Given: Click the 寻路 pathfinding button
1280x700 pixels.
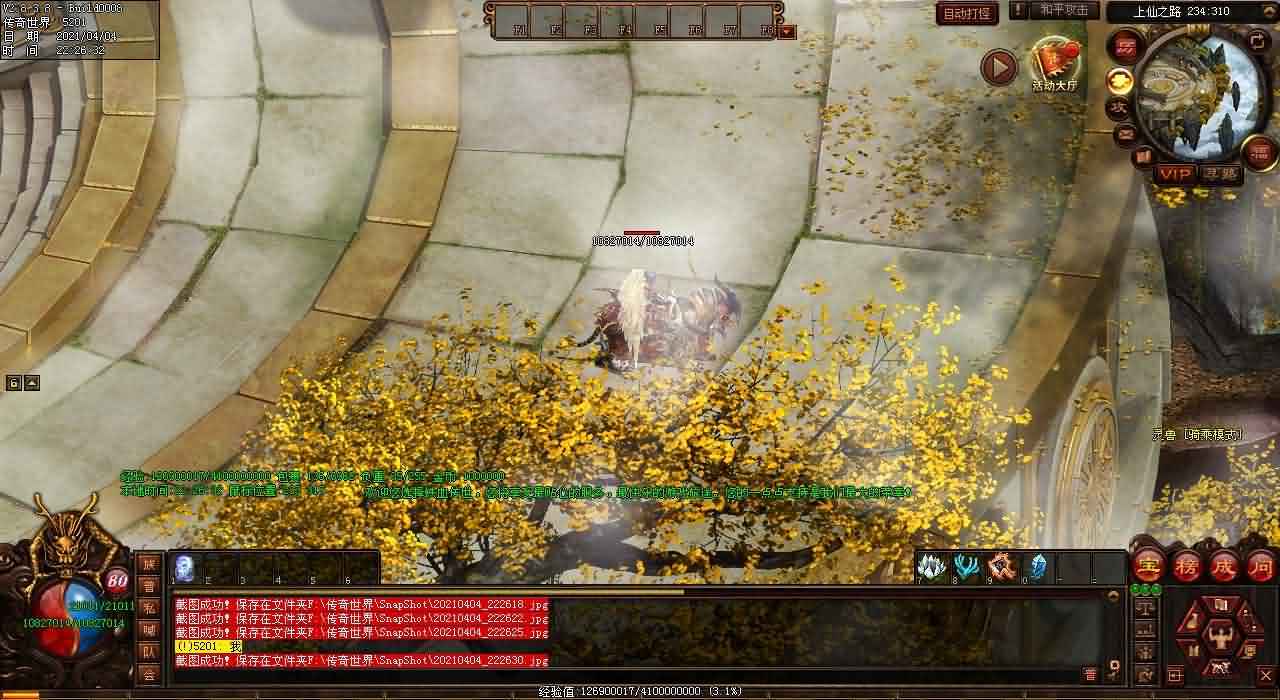Looking at the screenshot, I should coord(1219,173).
